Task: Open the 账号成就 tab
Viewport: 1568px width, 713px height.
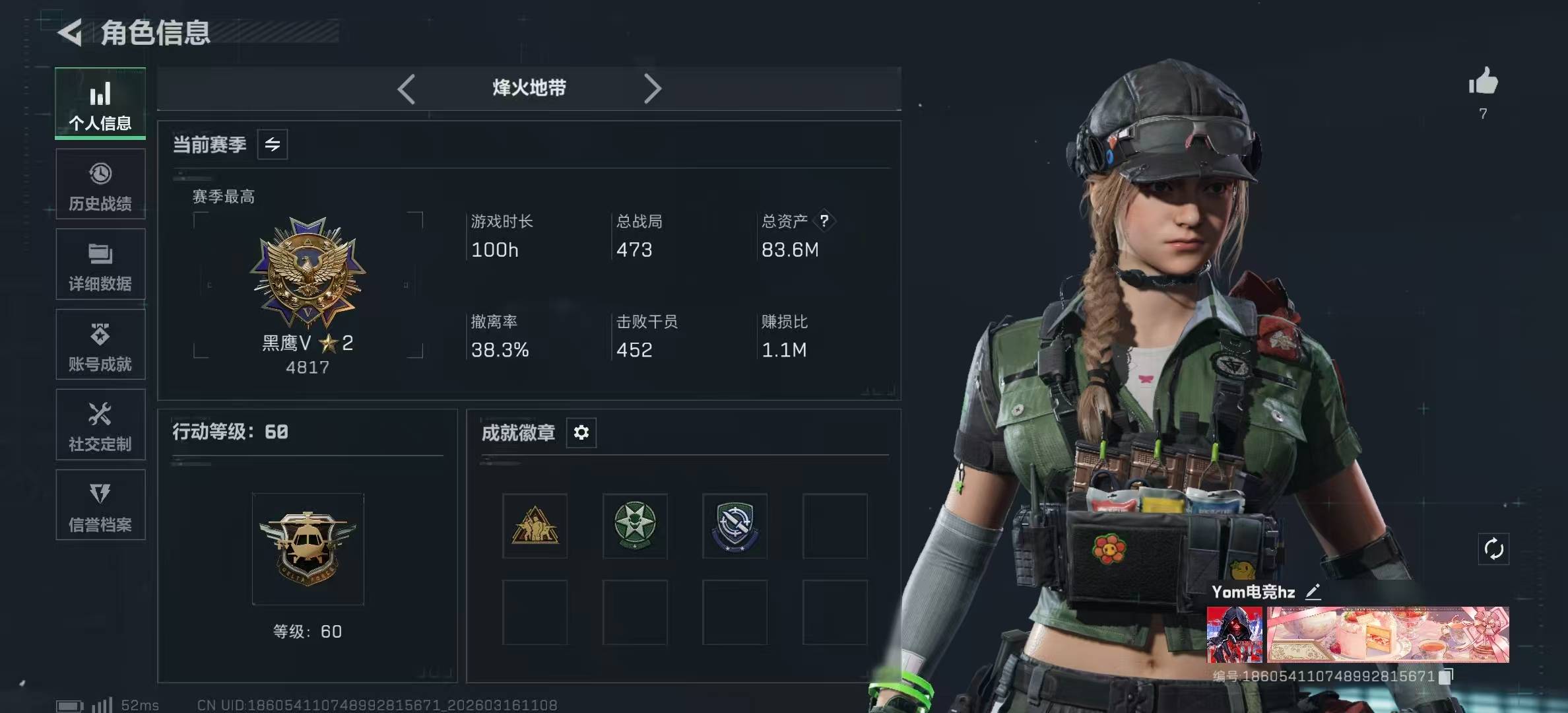Action: 100,345
